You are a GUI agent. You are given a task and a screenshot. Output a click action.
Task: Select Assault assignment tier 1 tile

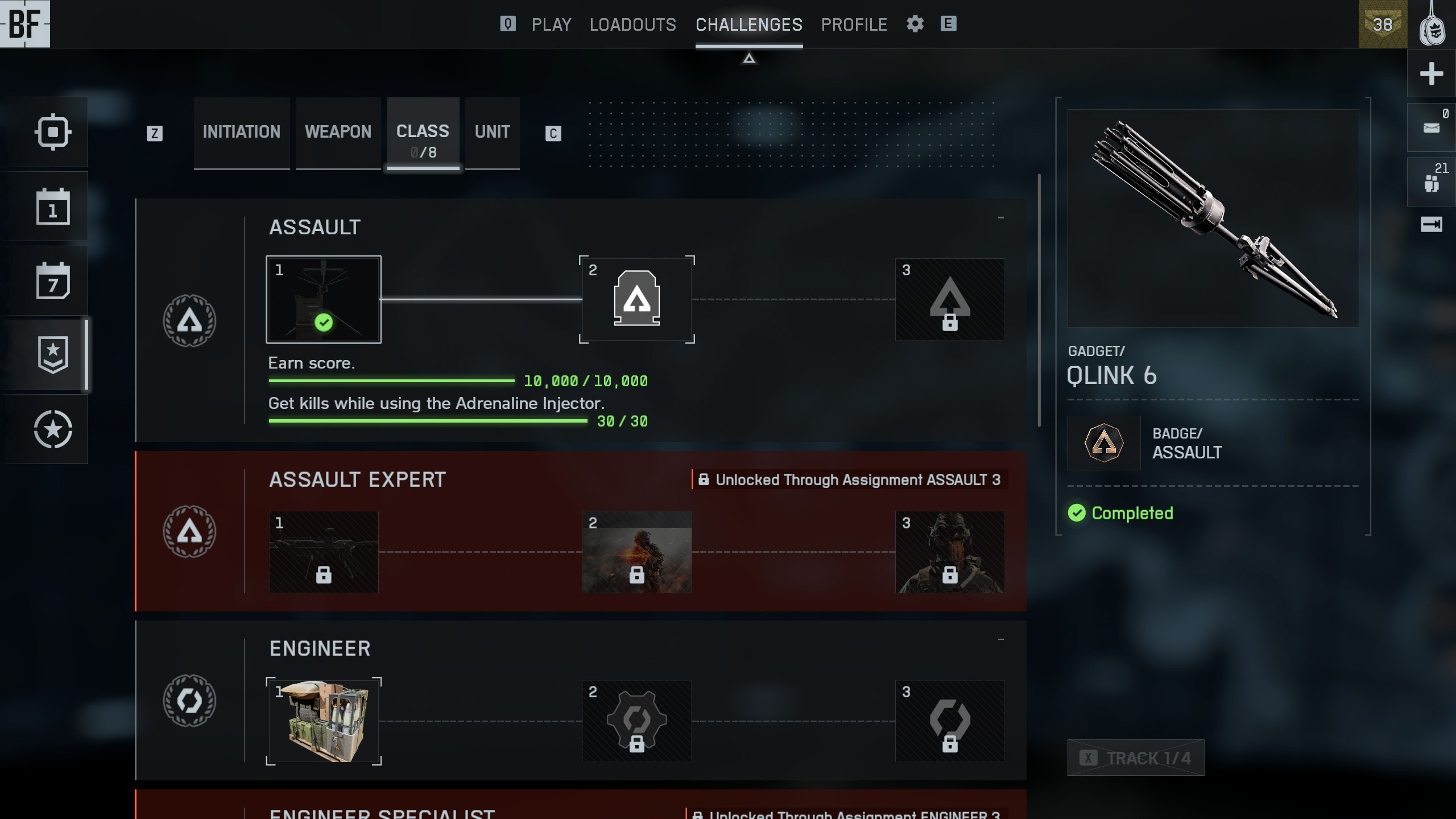[324, 300]
